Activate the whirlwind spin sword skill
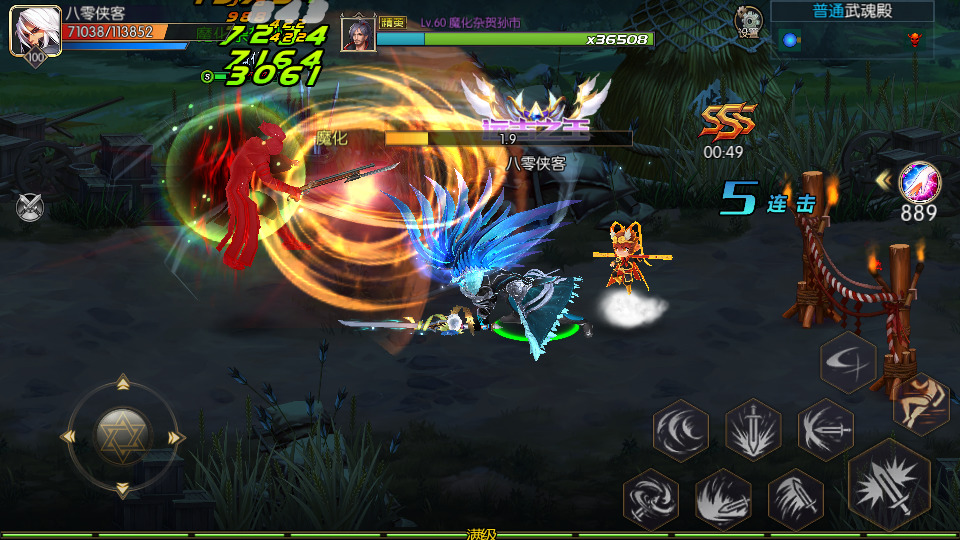This screenshot has height=540, width=960. click(x=650, y=499)
